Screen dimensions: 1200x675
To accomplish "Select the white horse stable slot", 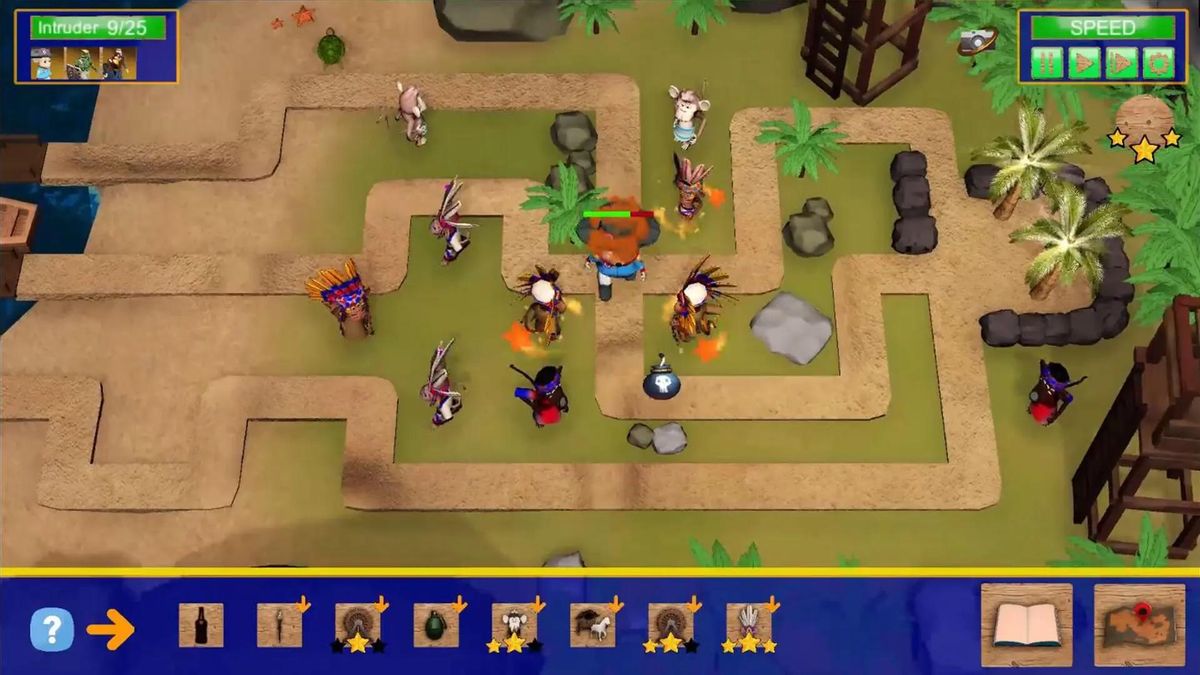I will tap(592, 625).
